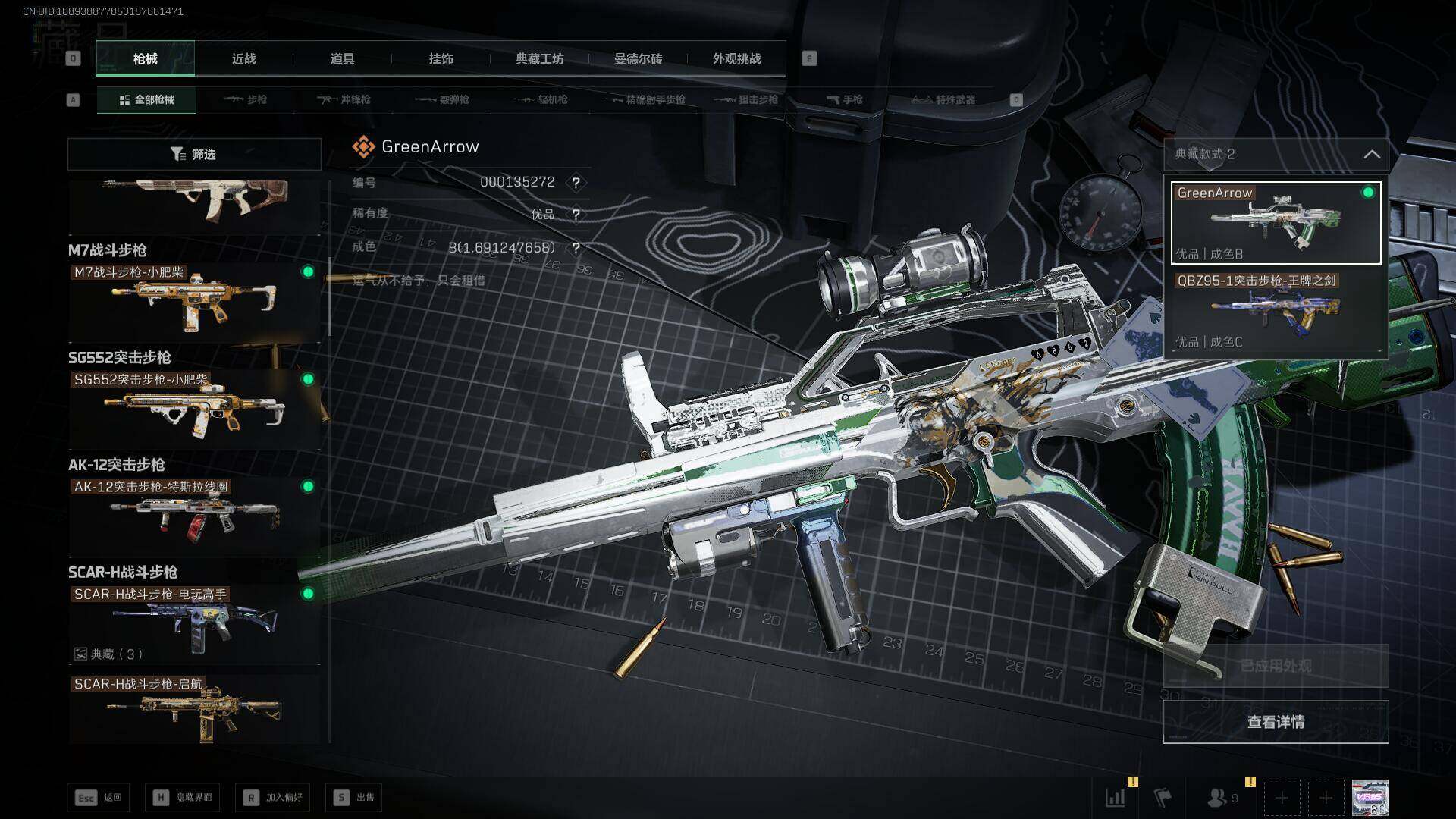Choose the 手枪 pistol category

[x=844, y=99]
